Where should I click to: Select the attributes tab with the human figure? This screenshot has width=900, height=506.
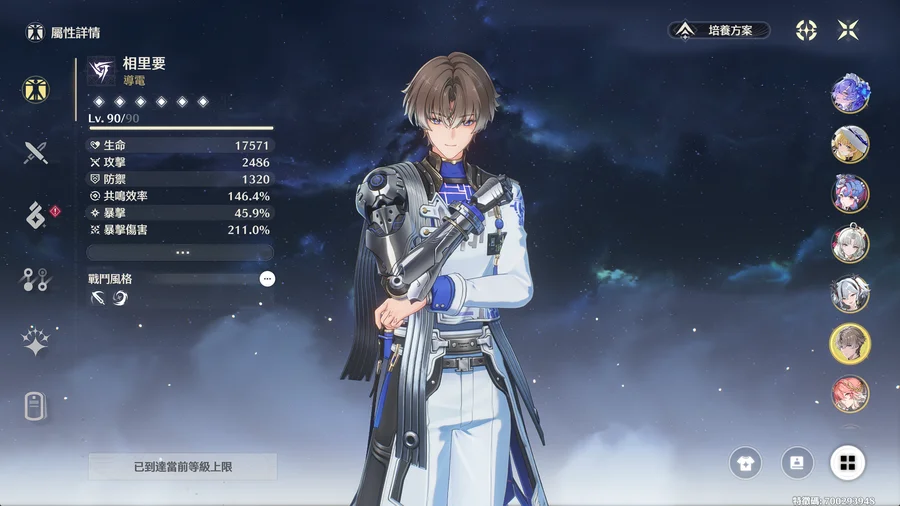[37, 88]
